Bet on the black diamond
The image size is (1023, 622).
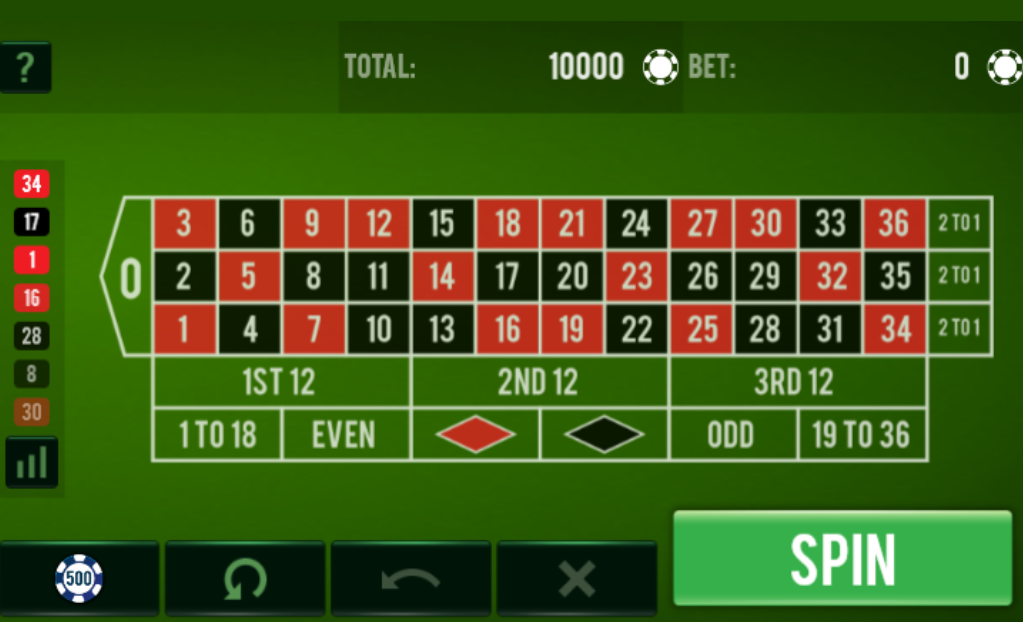click(x=604, y=435)
